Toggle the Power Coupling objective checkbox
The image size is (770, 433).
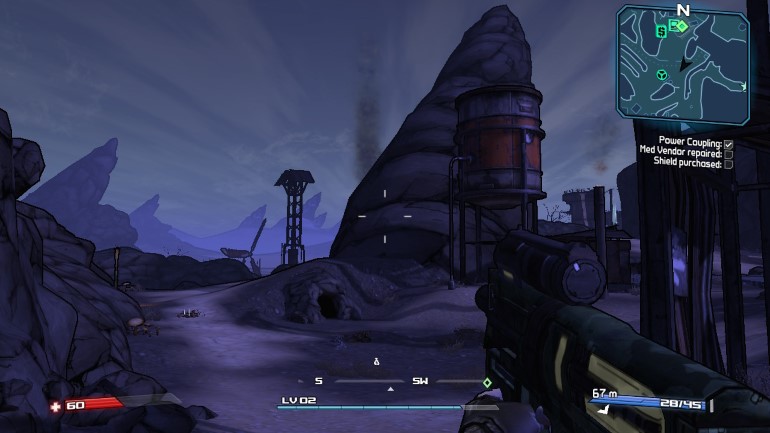click(x=729, y=144)
